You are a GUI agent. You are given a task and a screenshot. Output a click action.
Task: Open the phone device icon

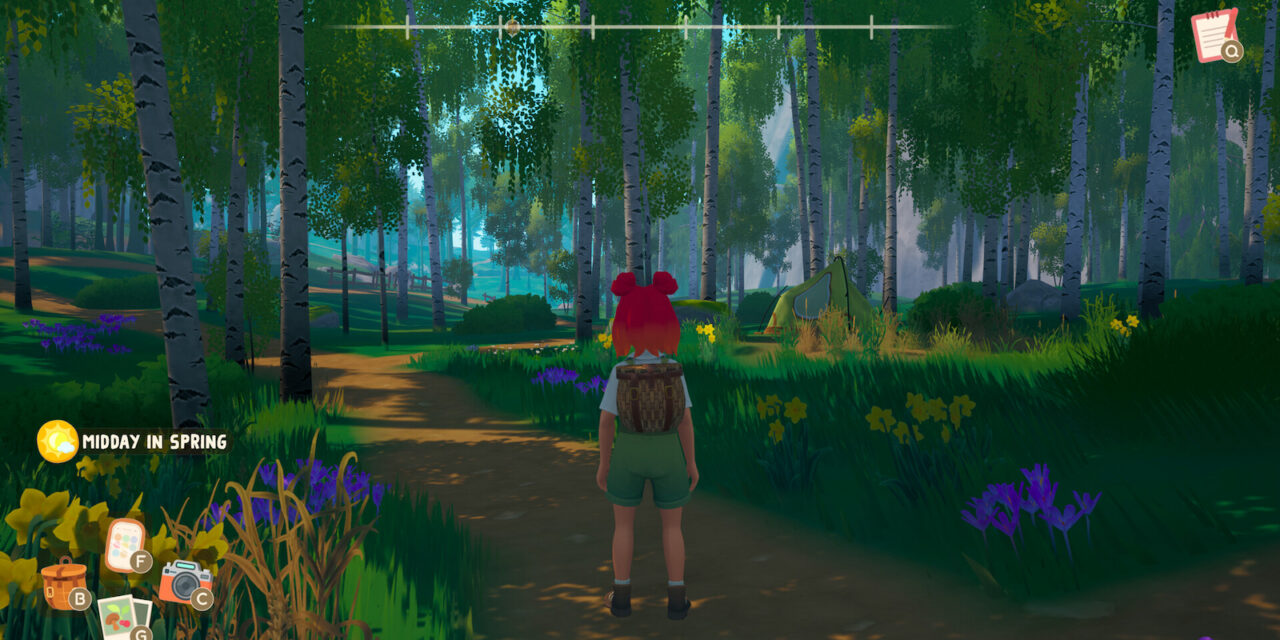pos(124,544)
